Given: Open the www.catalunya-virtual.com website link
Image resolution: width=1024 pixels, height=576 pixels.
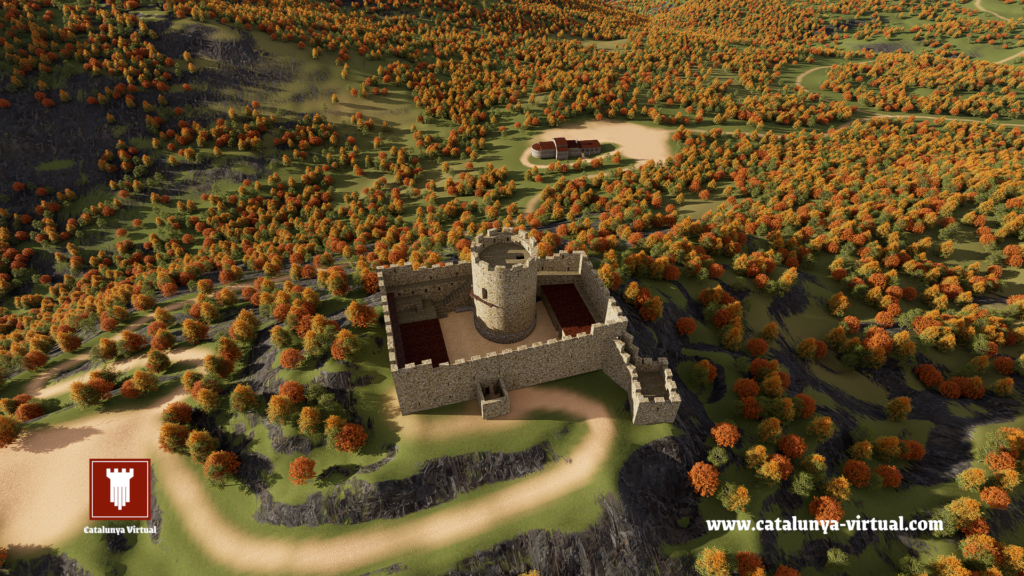Looking at the screenshot, I should (x=824, y=524).
